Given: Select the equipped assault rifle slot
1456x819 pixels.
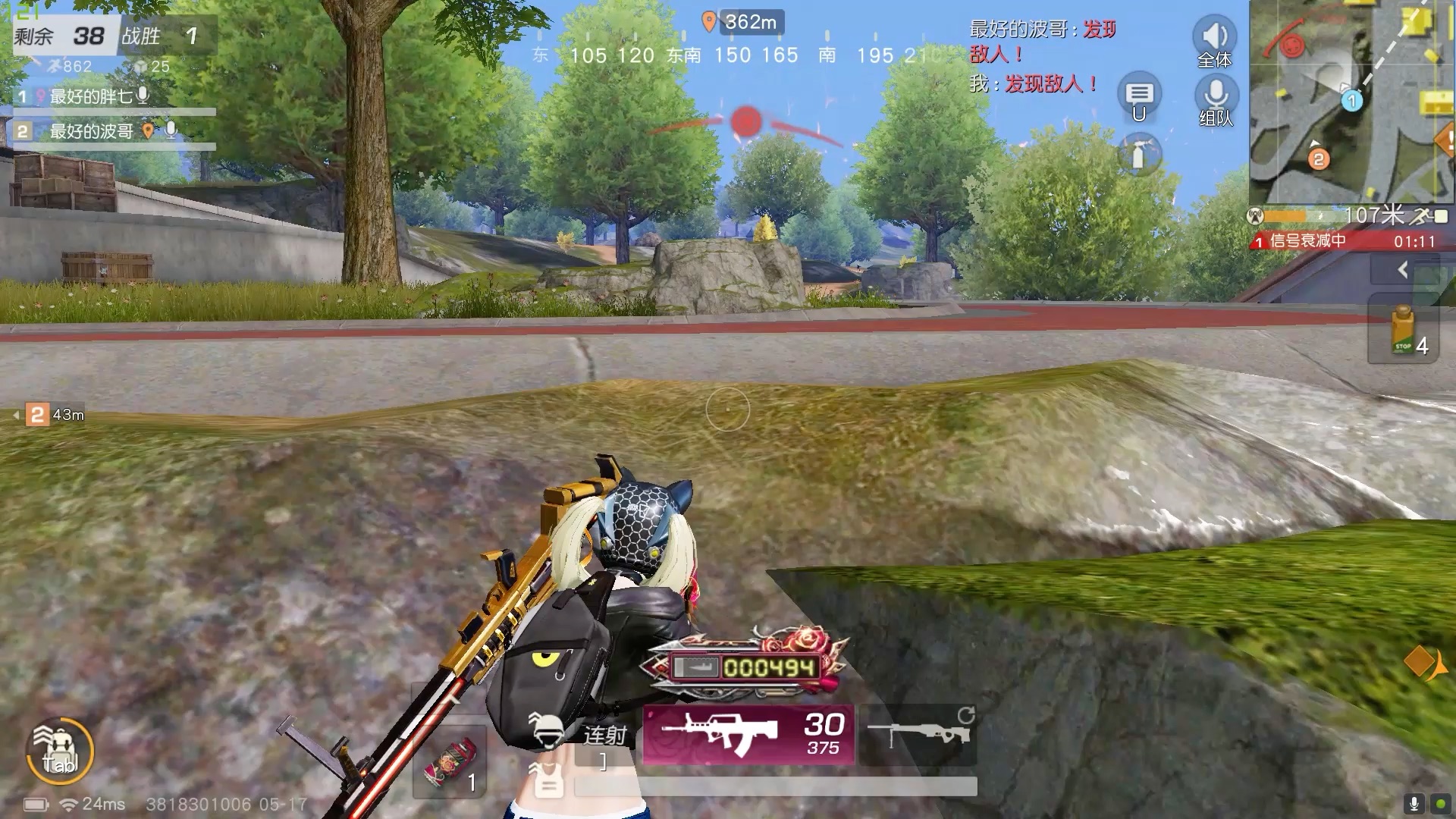Looking at the screenshot, I should coord(748,733).
